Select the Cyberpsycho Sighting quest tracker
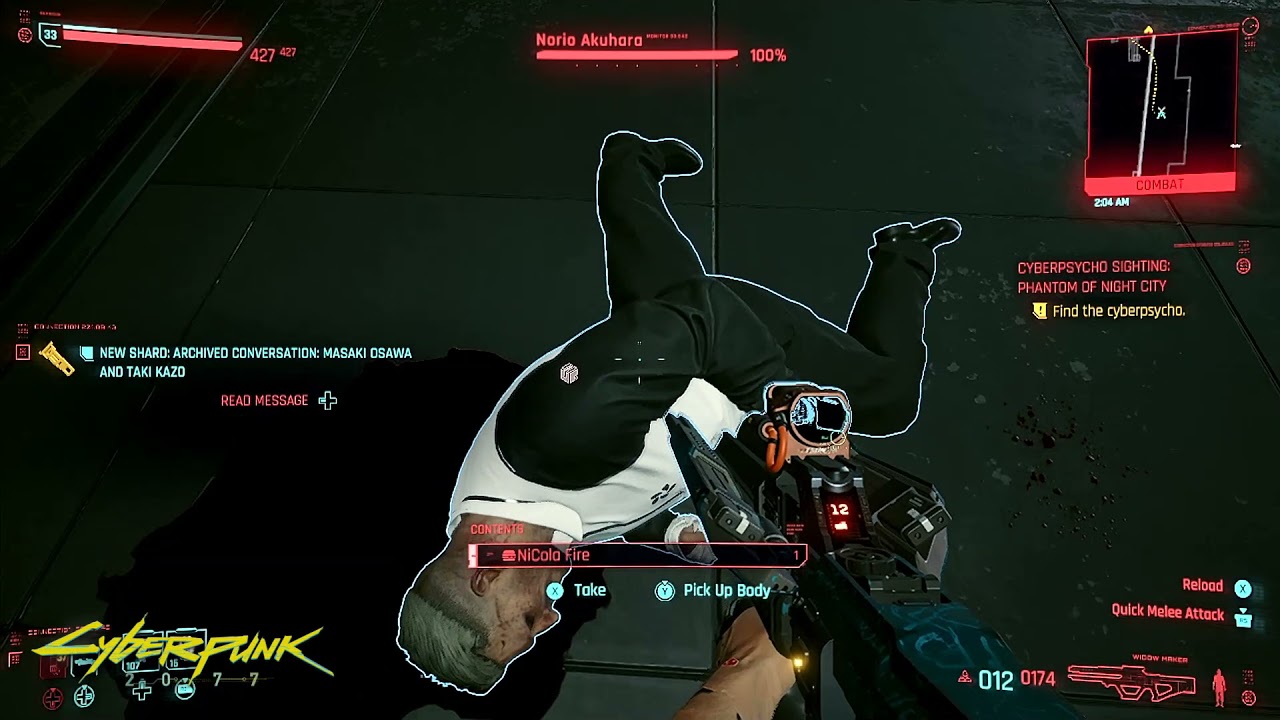Screen dimensions: 1280x720 1093,277
